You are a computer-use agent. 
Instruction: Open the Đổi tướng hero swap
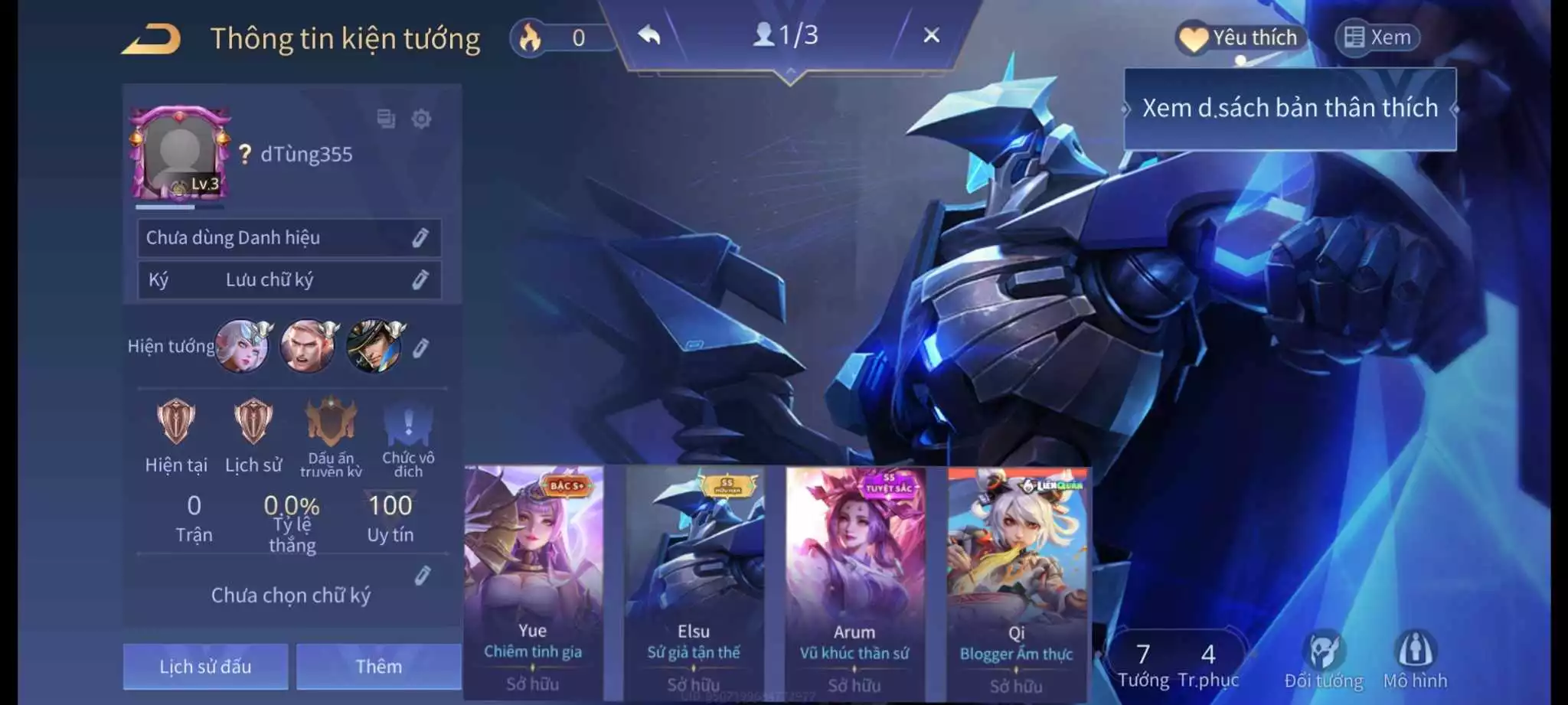tap(1324, 659)
